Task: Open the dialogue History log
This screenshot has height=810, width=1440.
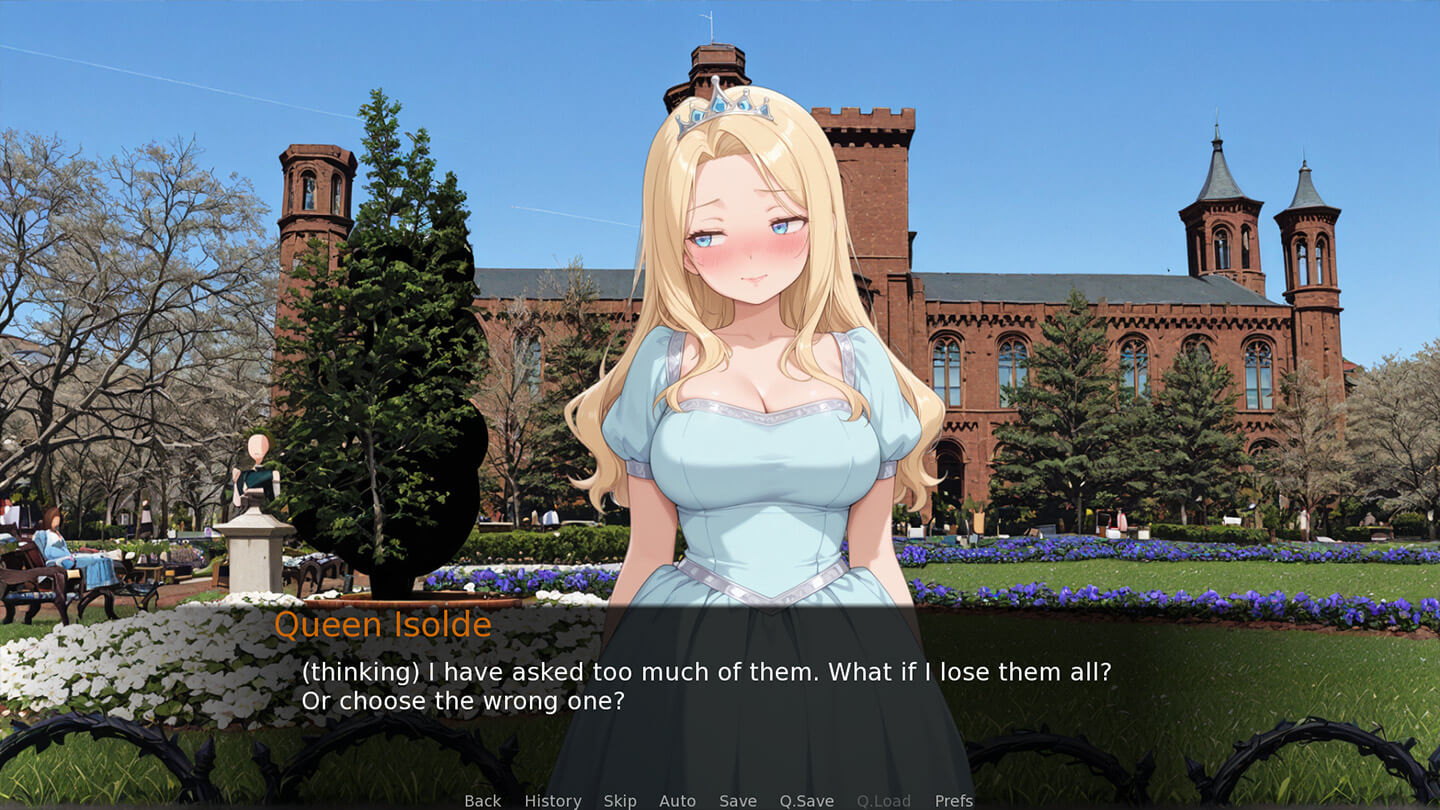Action: 552,800
